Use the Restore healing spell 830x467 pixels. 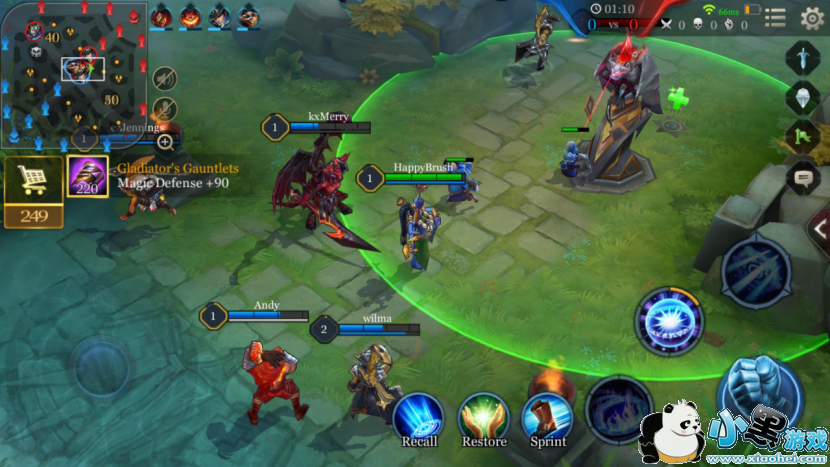coord(484,418)
